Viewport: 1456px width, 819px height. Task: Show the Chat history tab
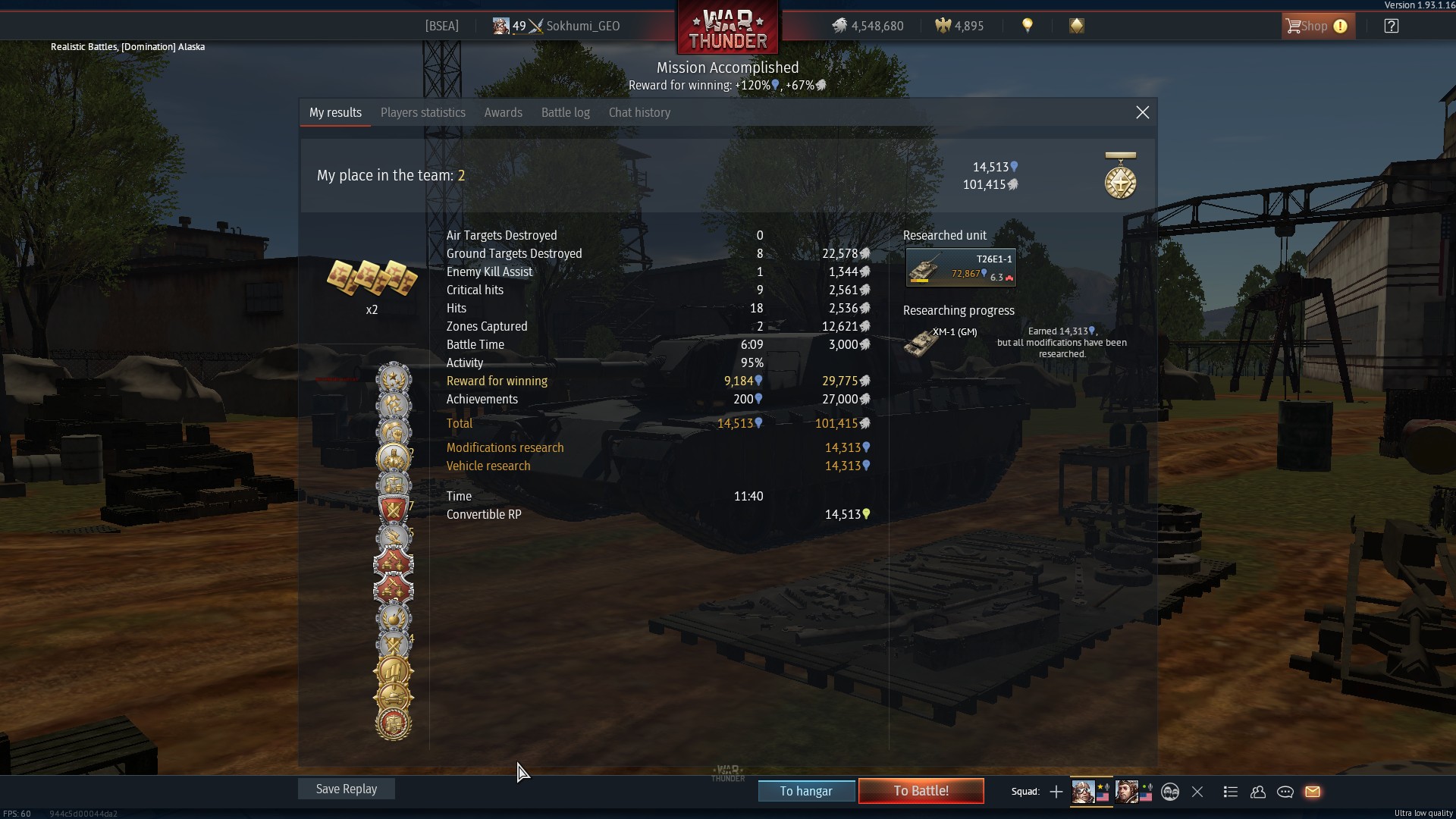(x=639, y=112)
